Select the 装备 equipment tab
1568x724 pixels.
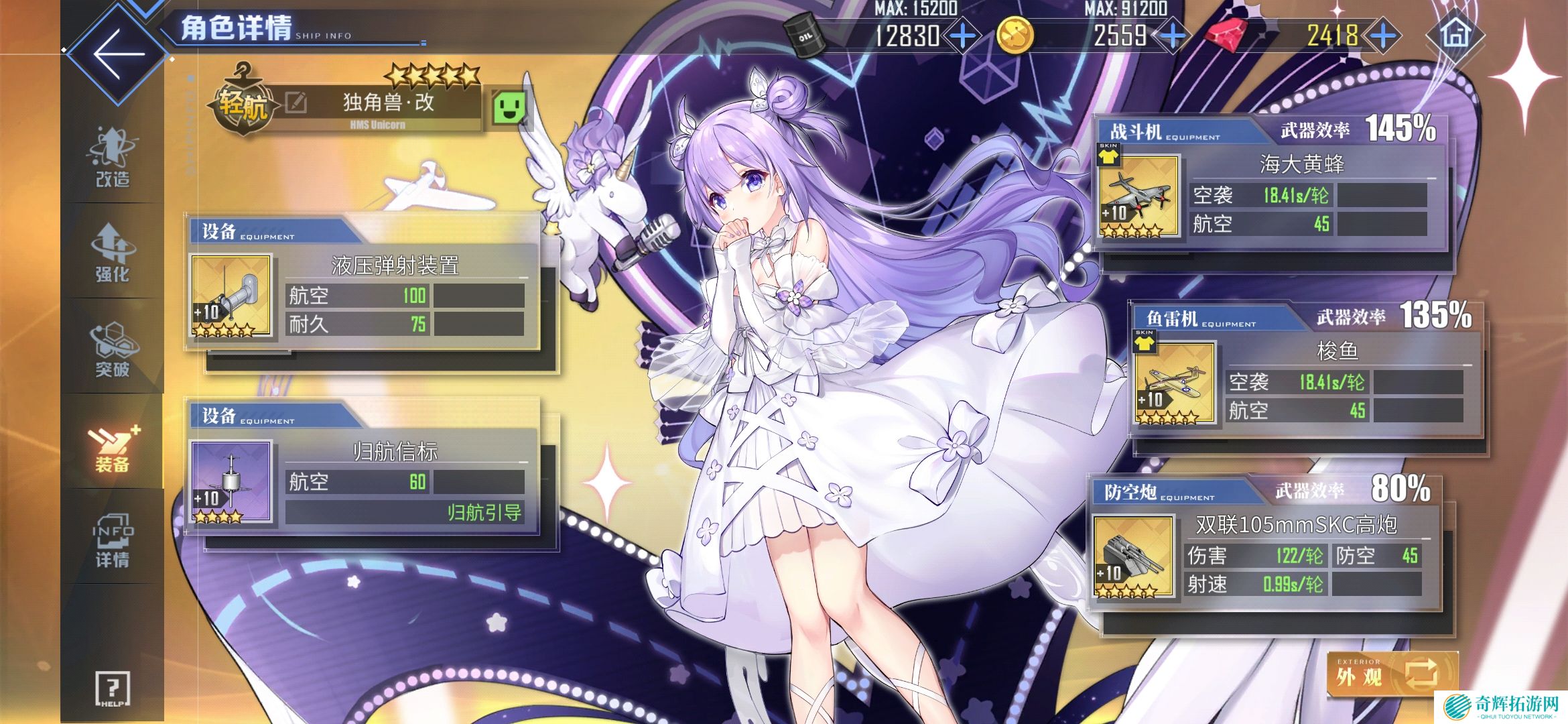(x=113, y=444)
